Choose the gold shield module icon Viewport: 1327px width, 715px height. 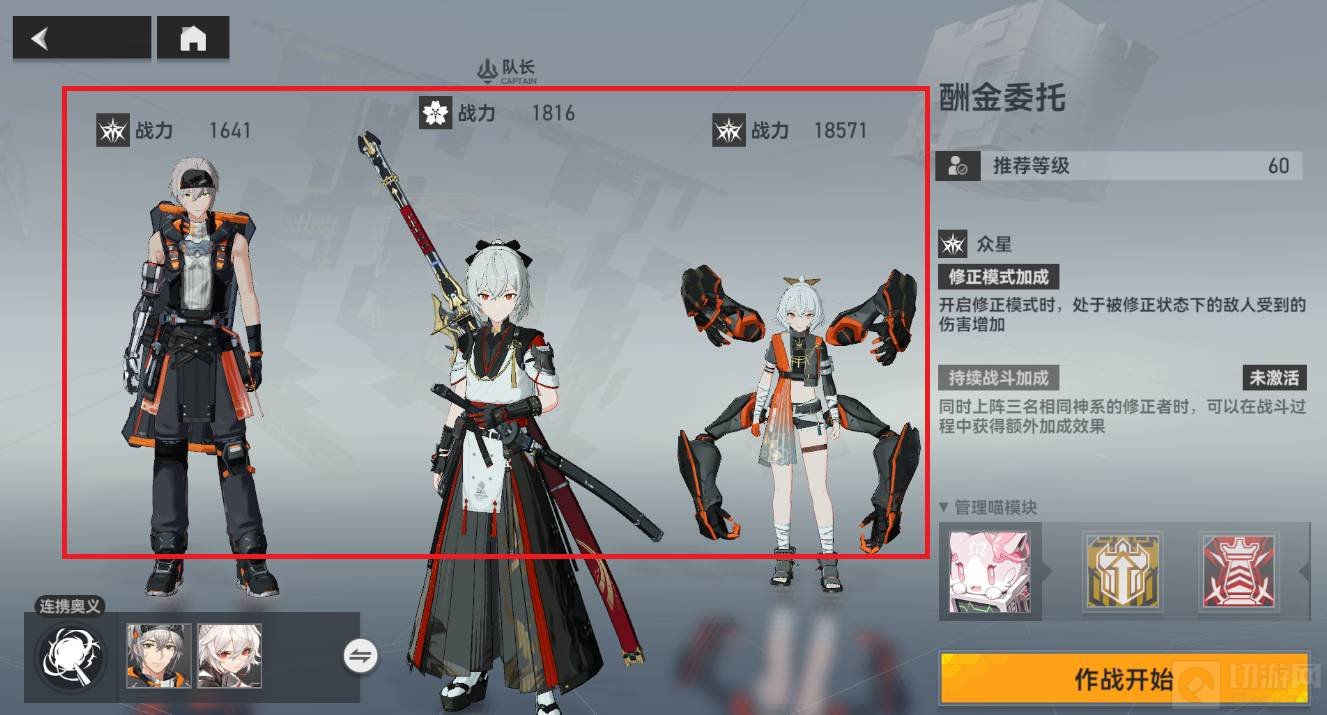pos(1122,572)
